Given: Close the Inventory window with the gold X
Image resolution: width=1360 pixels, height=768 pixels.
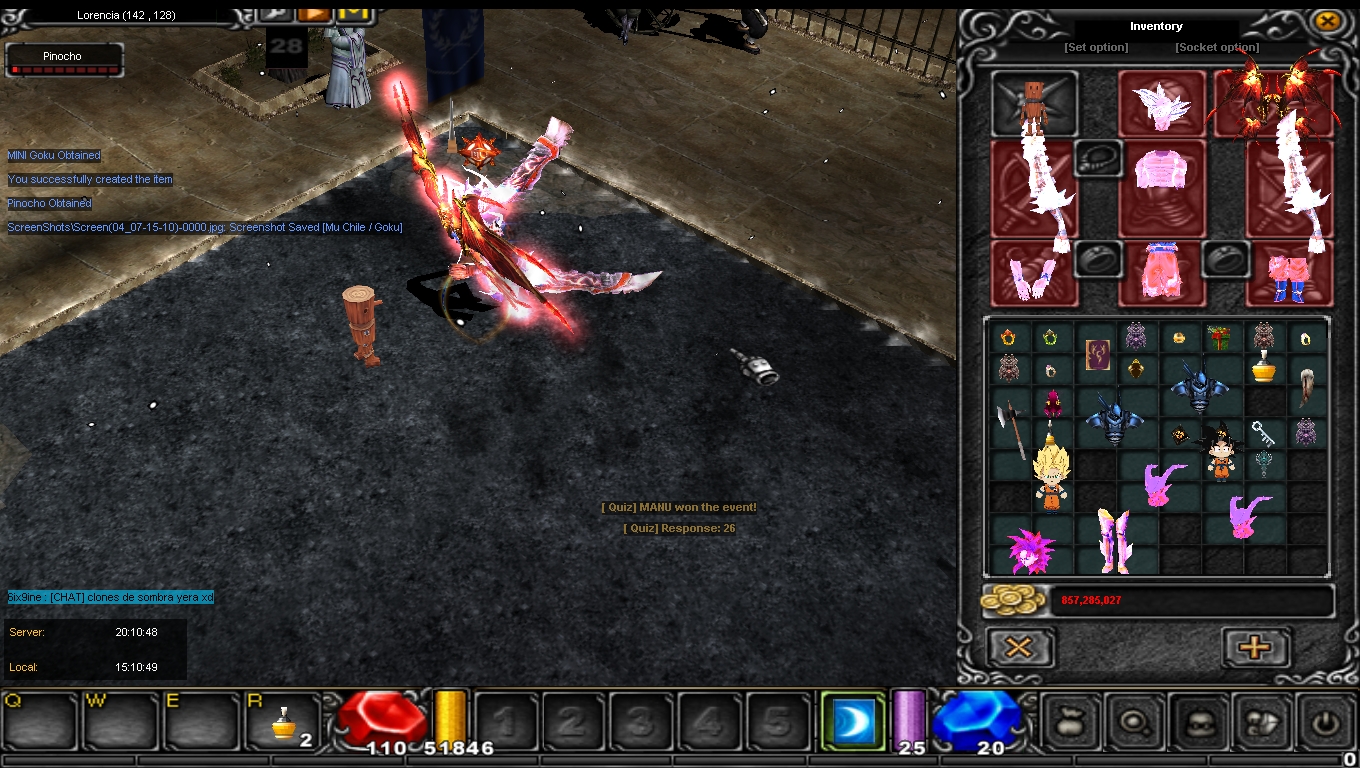Looking at the screenshot, I should click(1327, 21).
